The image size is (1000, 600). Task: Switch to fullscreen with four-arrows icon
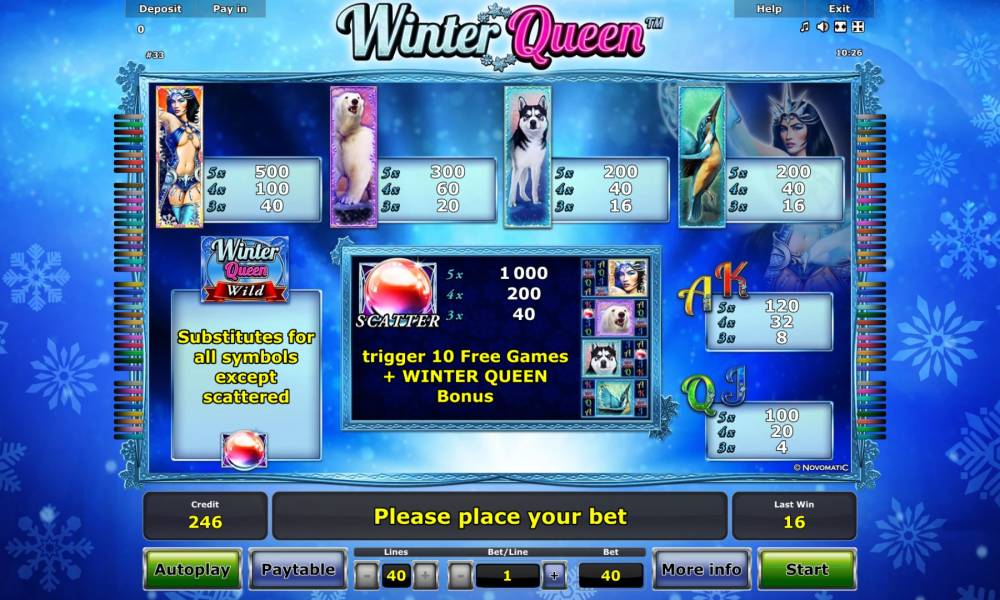(x=858, y=27)
